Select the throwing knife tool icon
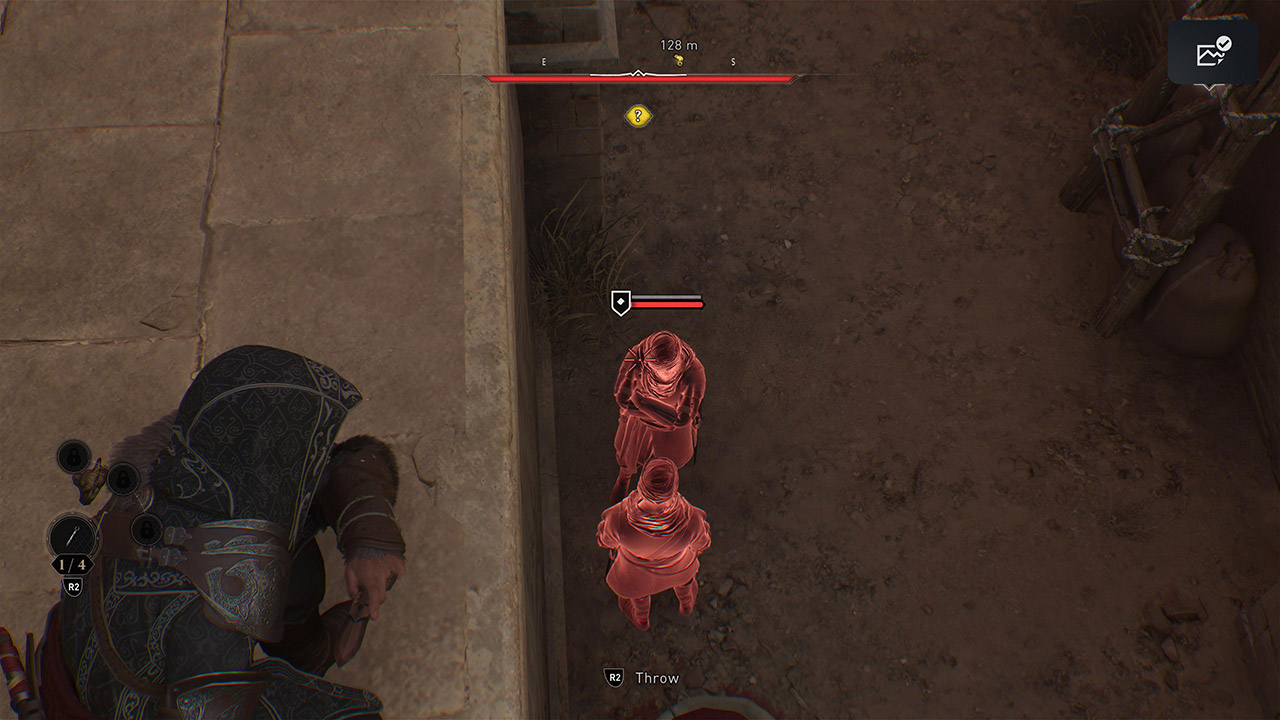 pos(74,534)
